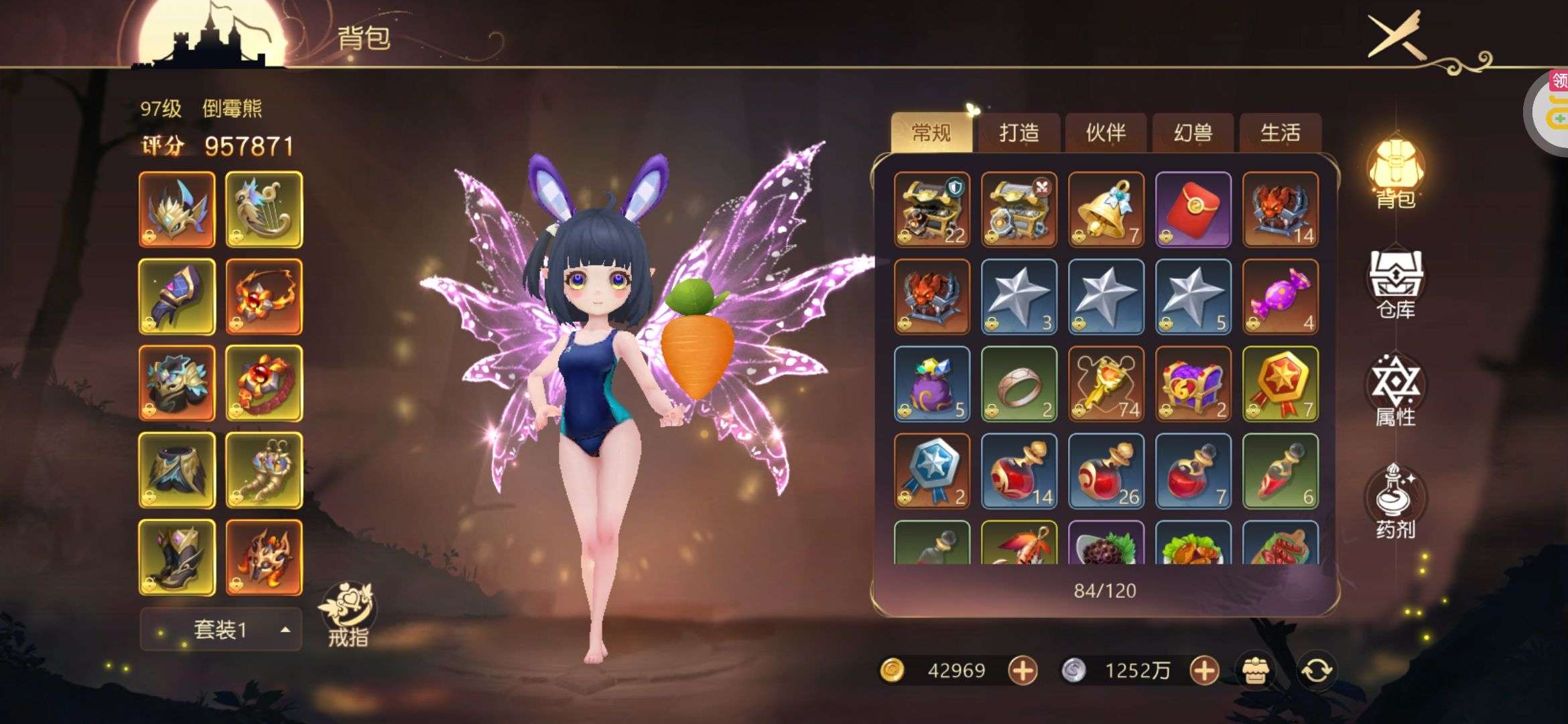The width and height of the screenshot is (1568, 724).
Task: Expand the 套装1 outfit dropdown
Action: click(220, 629)
